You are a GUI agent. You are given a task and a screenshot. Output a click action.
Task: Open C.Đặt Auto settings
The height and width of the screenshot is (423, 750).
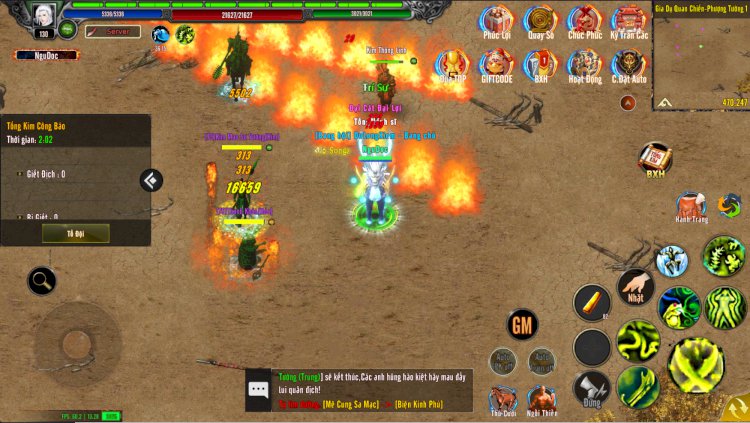click(629, 64)
